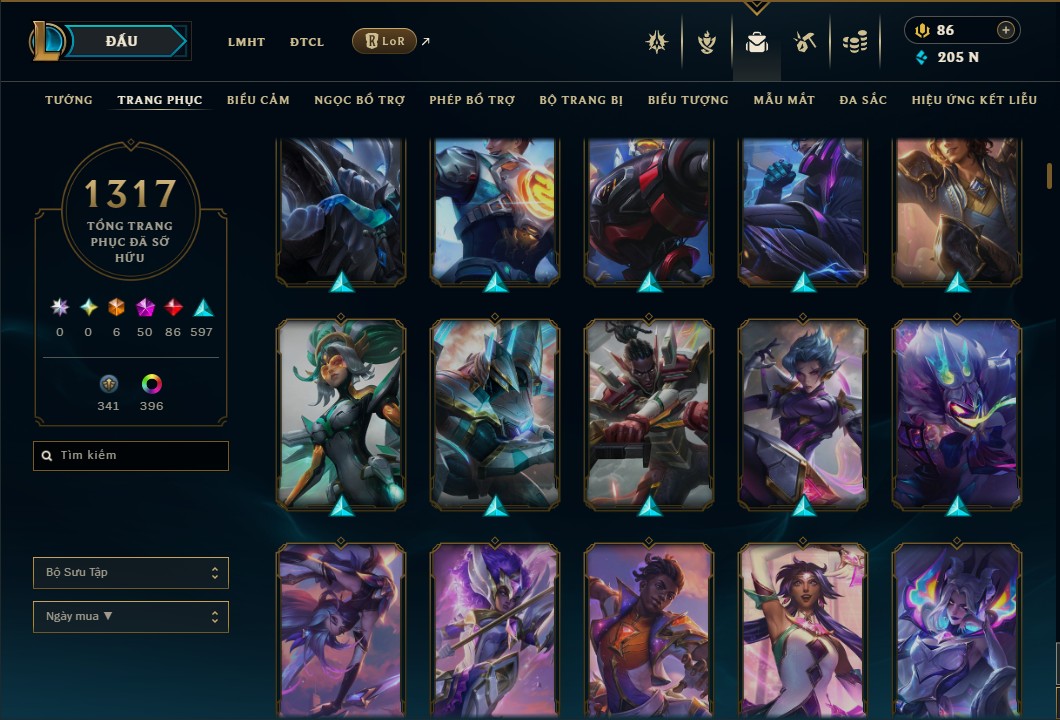Viewport: 1060px width, 720px height.
Task: Open the coin stack store icon
Action: [x=854, y=42]
